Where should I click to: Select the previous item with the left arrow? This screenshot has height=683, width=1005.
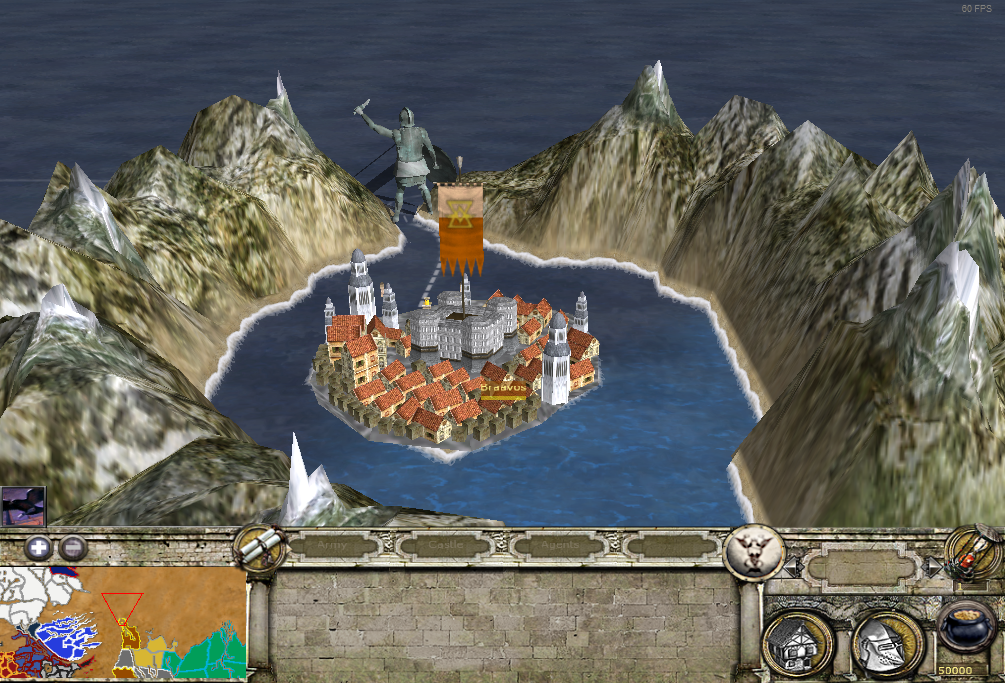pos(792,567)
